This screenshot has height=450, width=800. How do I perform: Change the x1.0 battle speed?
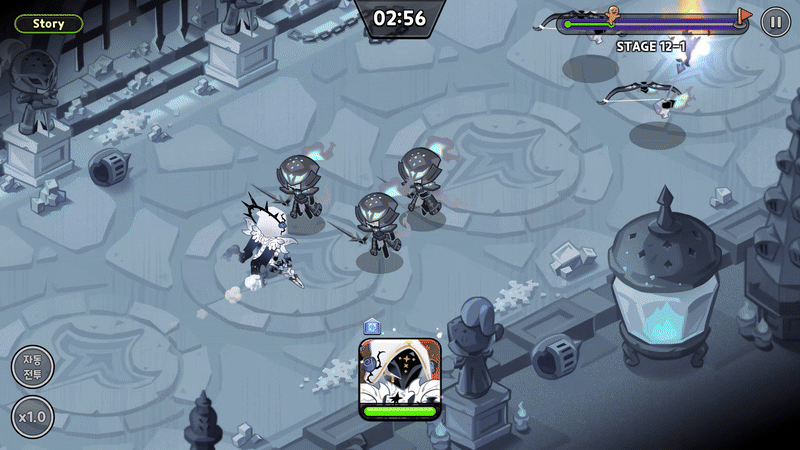(32, 417)
